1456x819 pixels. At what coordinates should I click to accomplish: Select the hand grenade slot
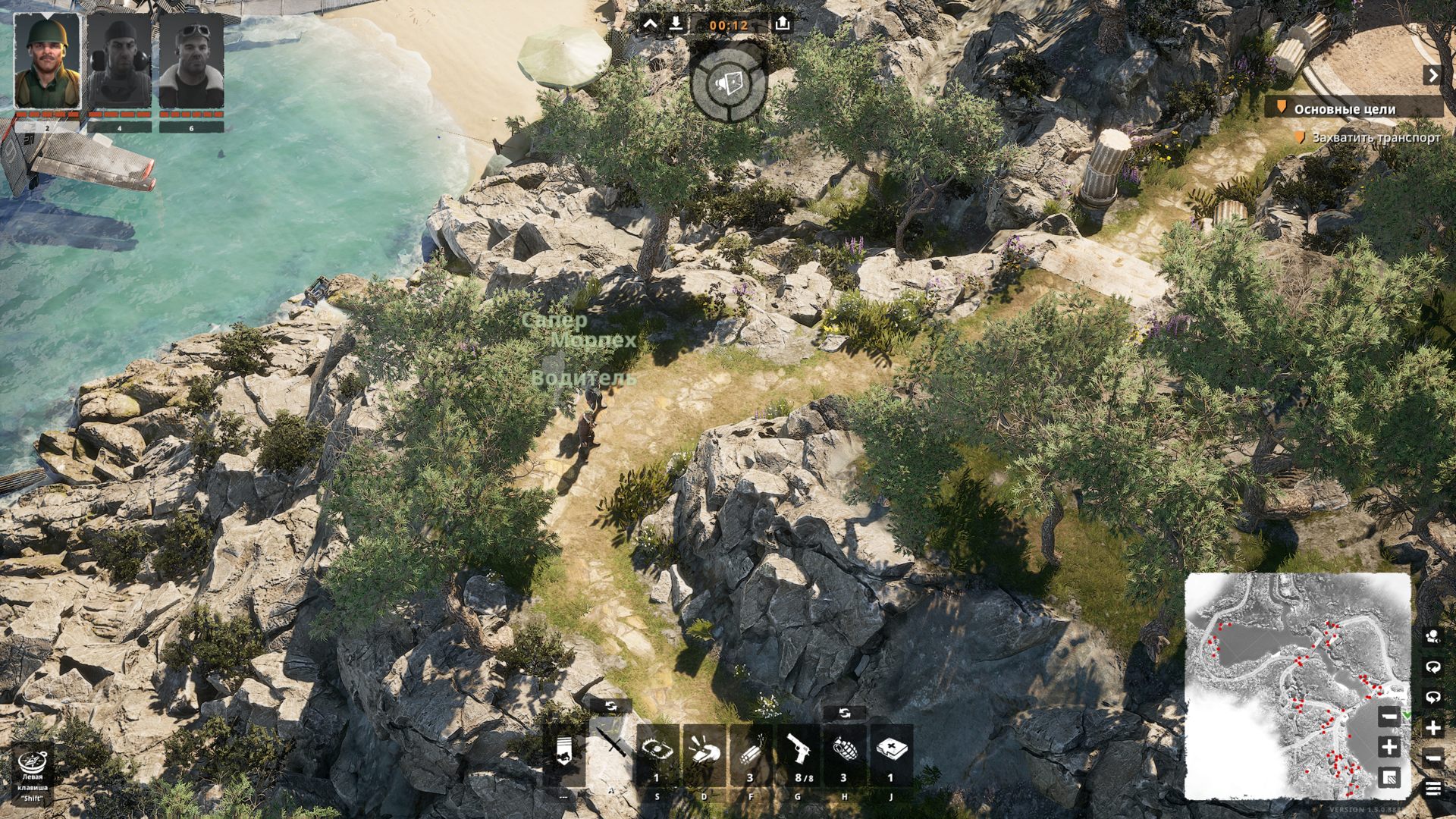pos(844,753)
